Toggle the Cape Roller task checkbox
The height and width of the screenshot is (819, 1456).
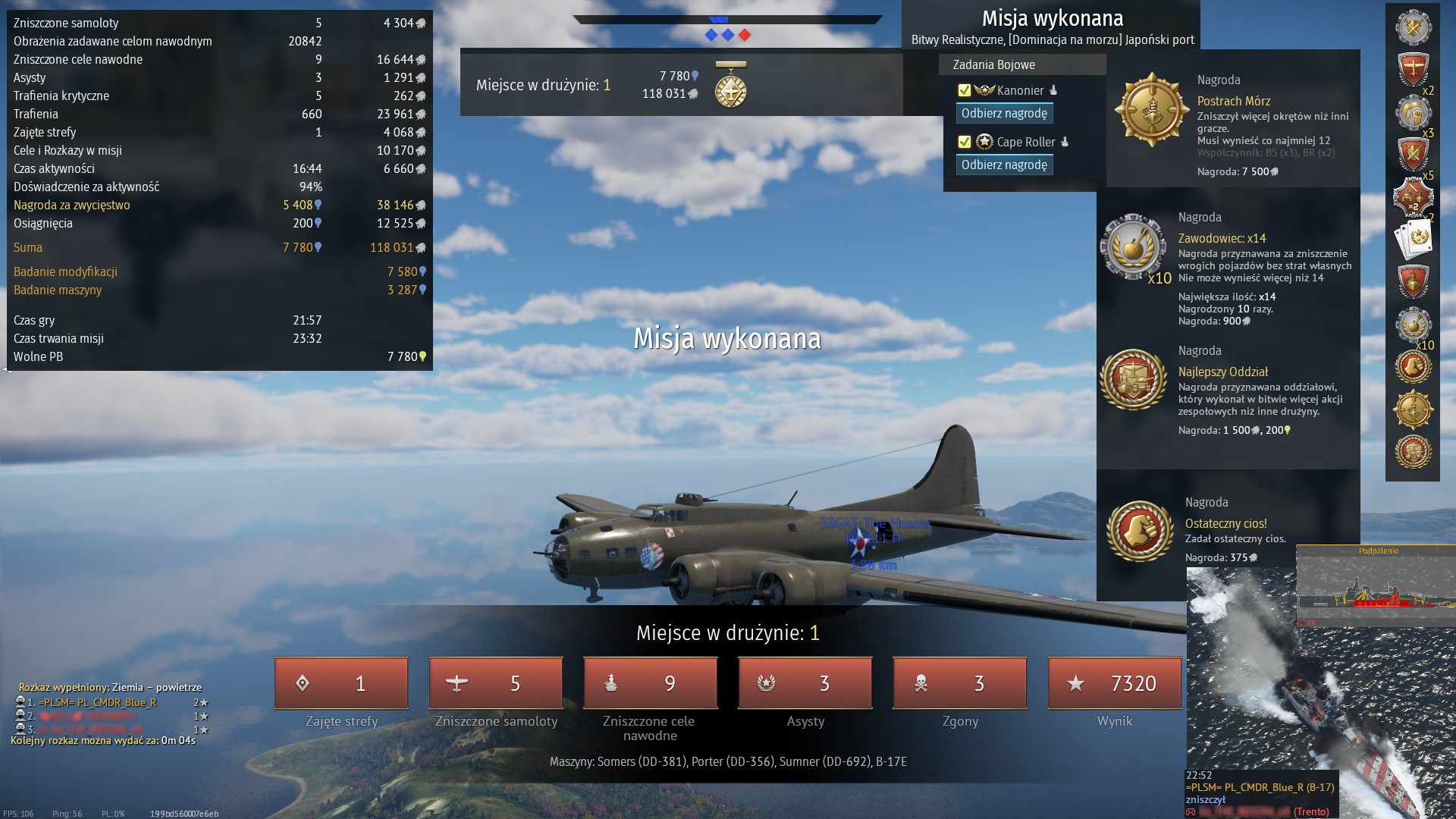point(965,142)
